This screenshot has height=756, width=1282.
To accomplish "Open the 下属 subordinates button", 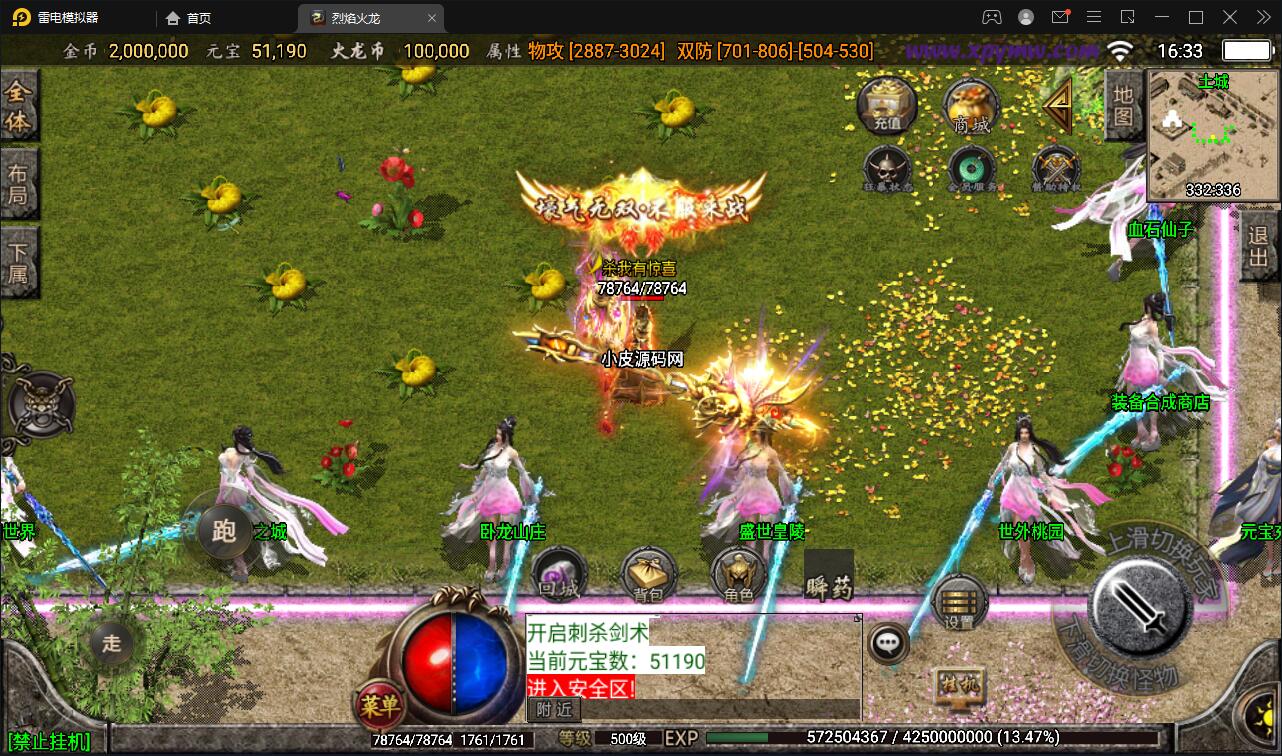I will coord(19,260).
